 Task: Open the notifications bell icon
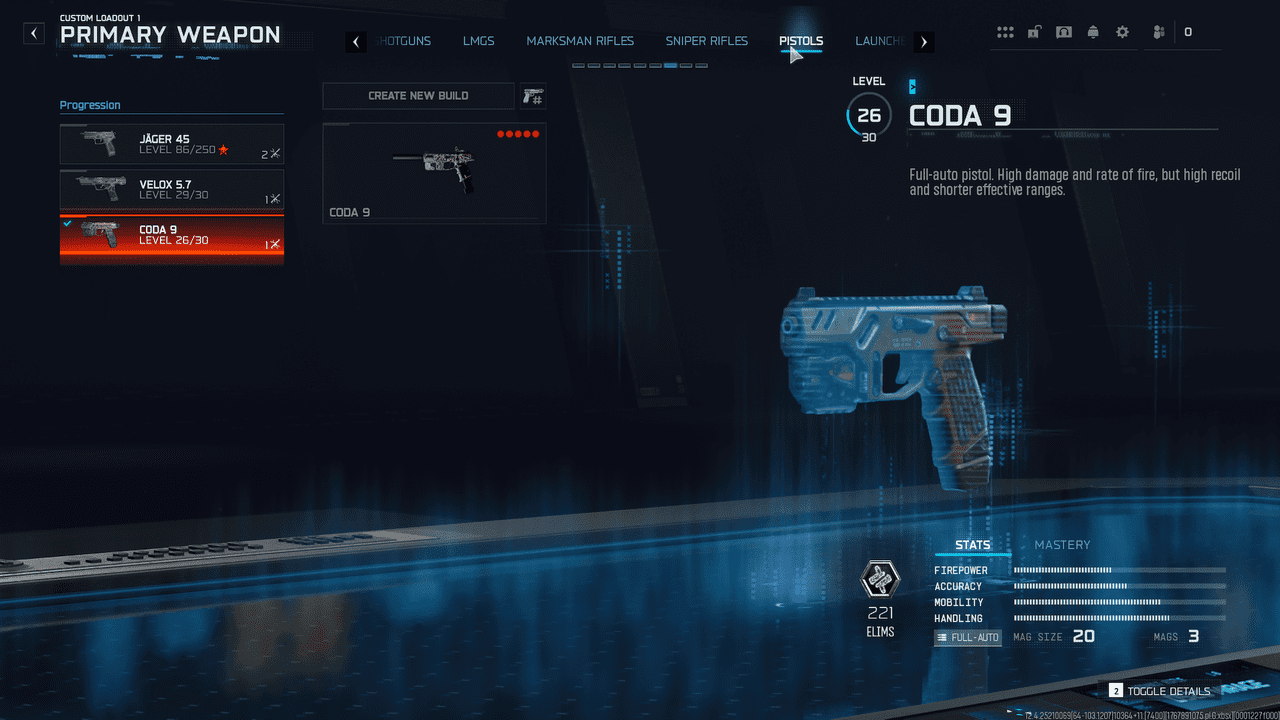click(x=1093, y=32)
